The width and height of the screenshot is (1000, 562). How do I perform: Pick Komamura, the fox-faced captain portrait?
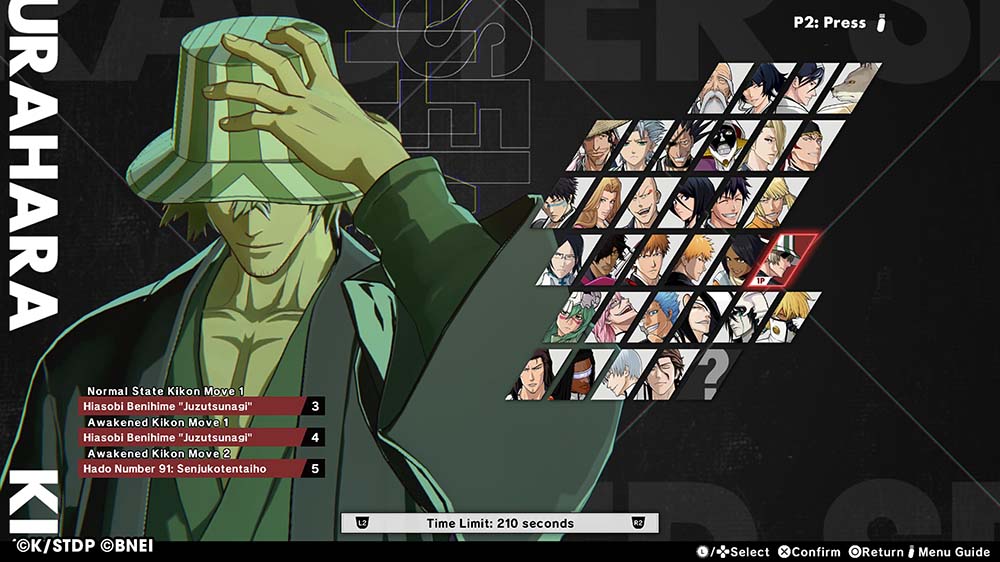[x=851, y=89]
